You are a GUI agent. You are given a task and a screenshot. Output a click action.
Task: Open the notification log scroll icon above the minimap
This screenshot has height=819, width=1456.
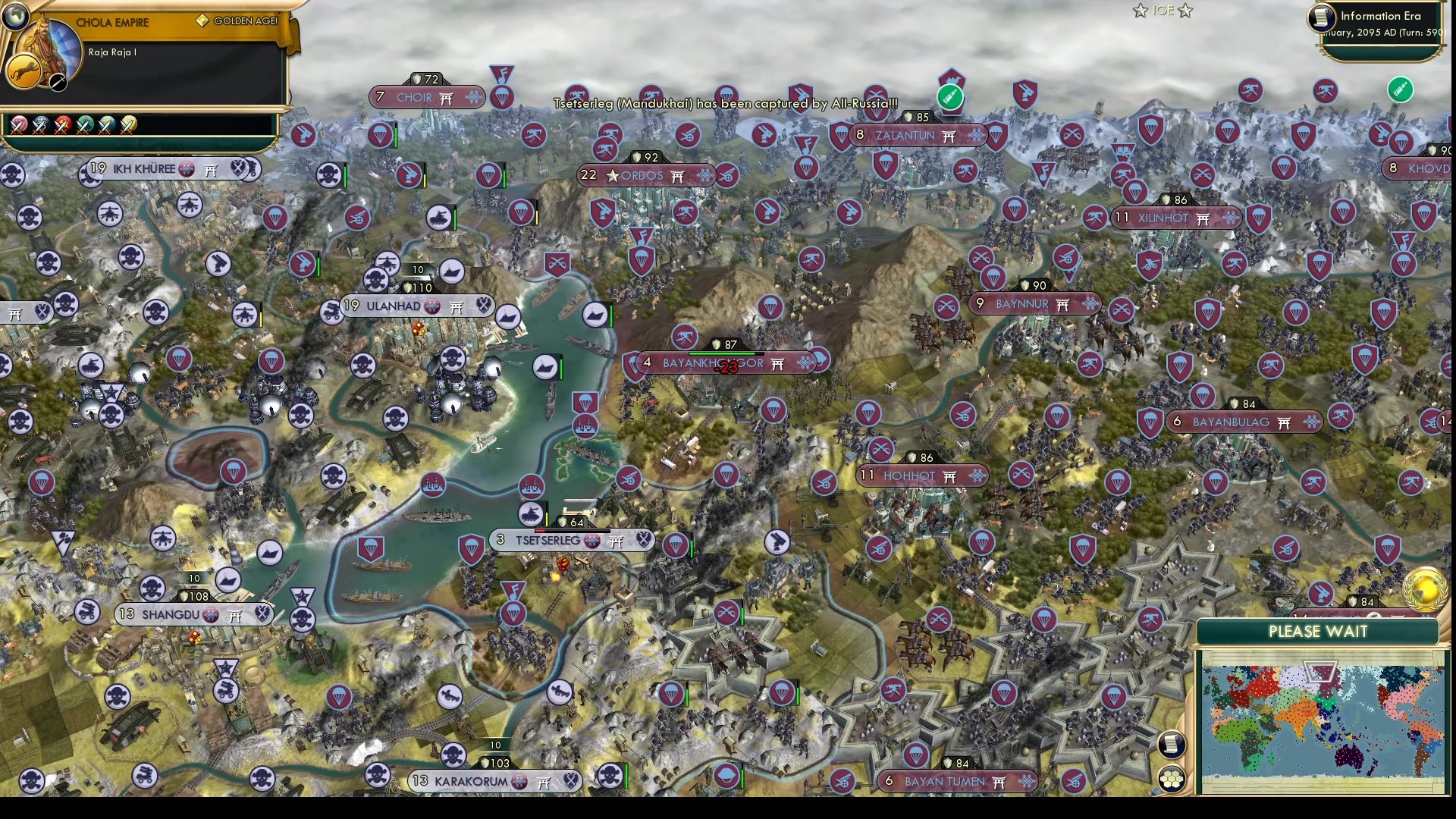[x=1171, y=743]
